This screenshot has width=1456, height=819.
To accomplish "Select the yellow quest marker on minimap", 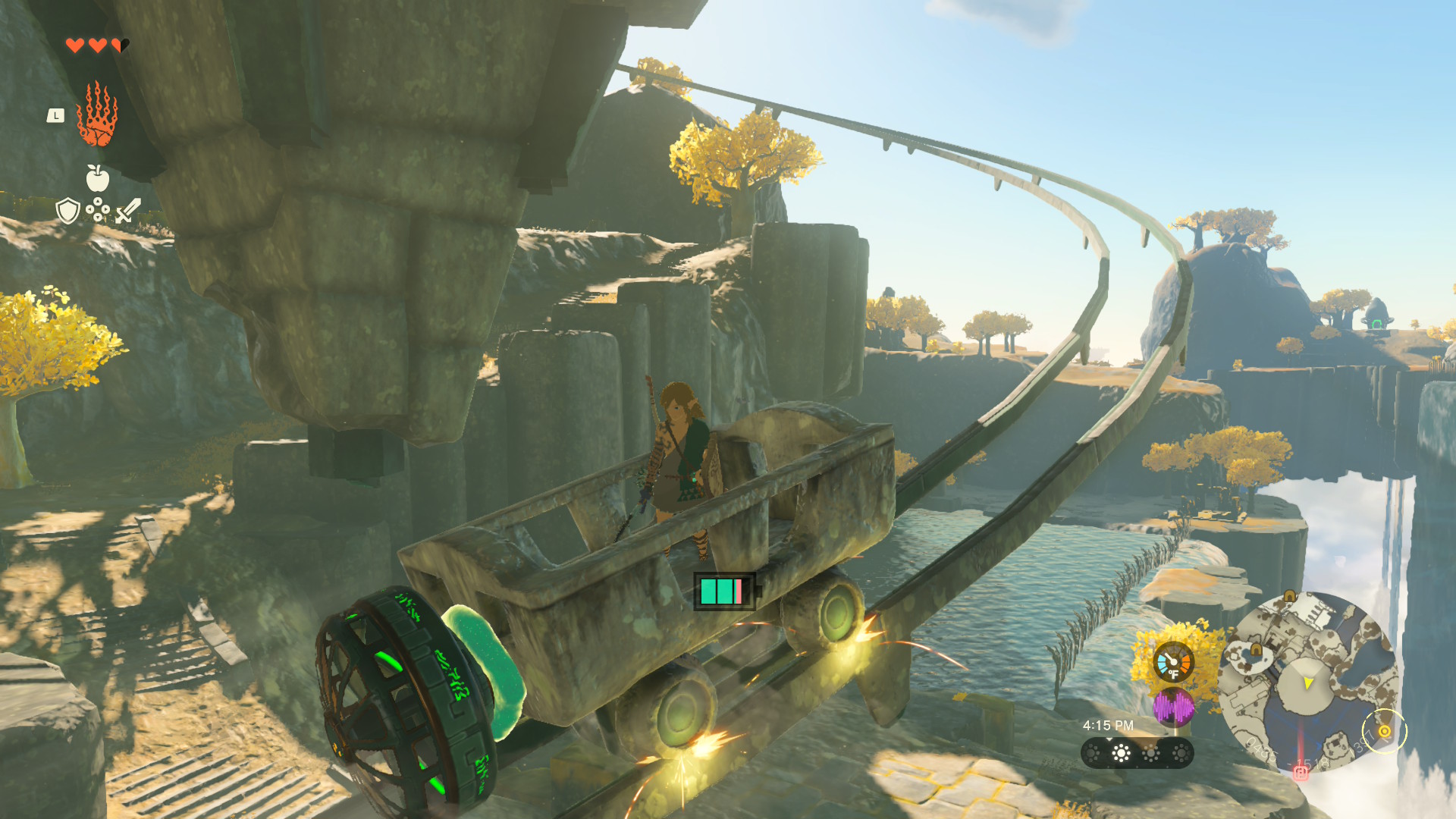I will [x=1384, y=731].
